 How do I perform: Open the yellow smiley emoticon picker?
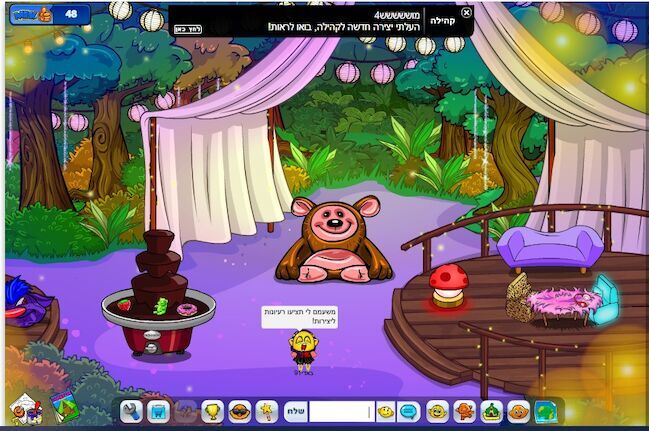click(386, 411)
